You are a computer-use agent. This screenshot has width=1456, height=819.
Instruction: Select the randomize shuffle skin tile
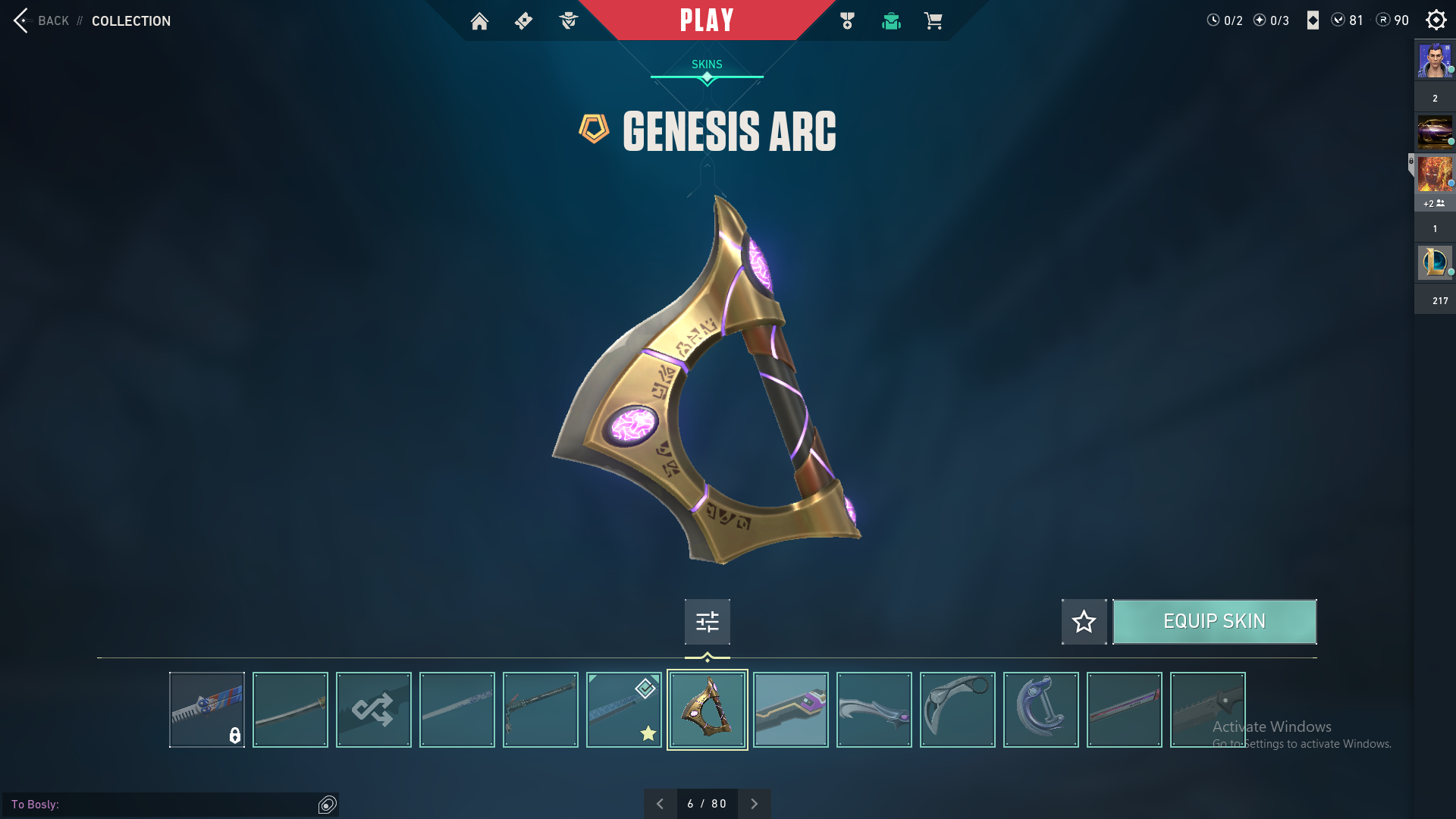click(373, 710)
